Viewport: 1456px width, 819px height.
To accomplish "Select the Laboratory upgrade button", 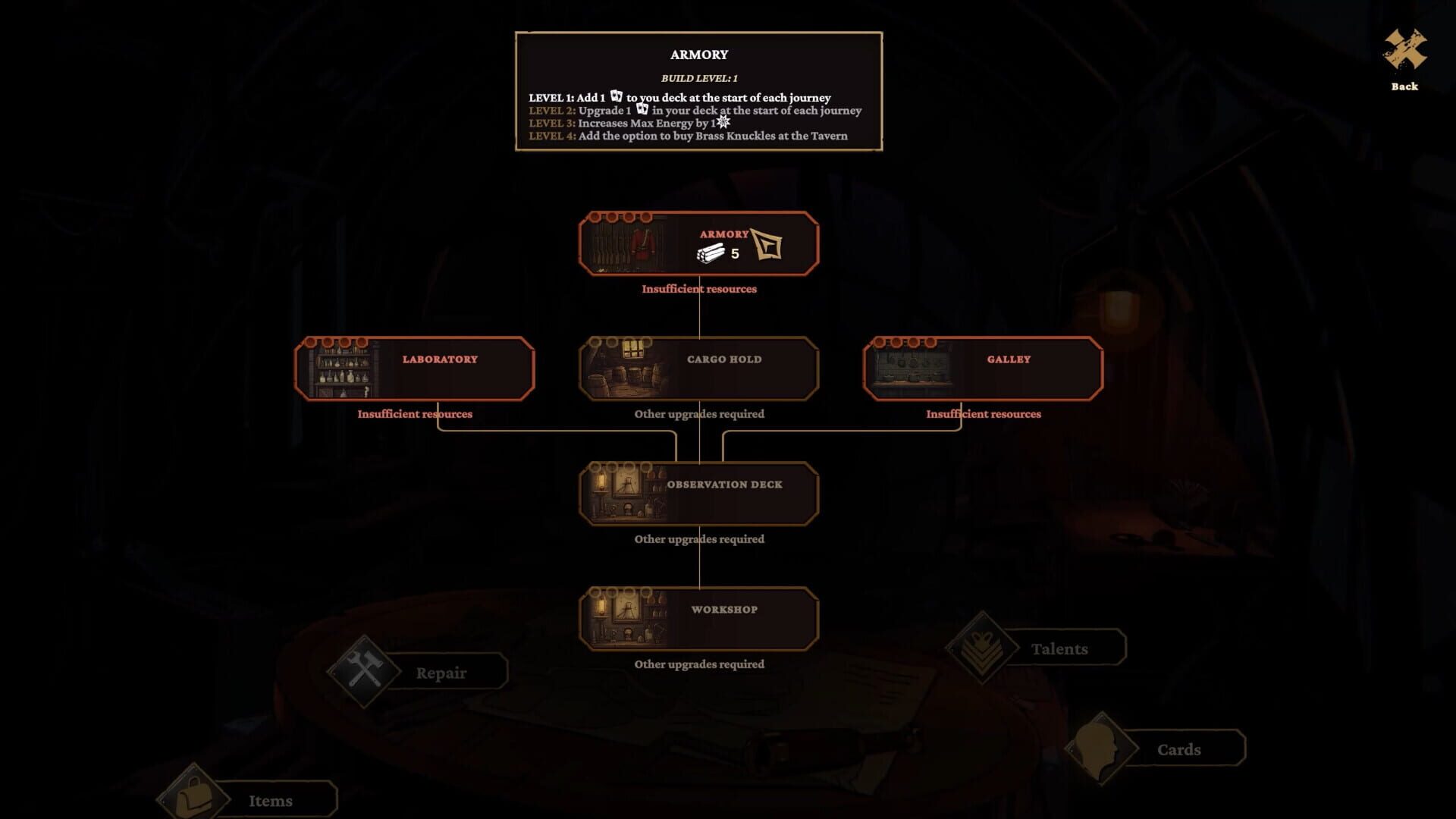I will point(415,368).
